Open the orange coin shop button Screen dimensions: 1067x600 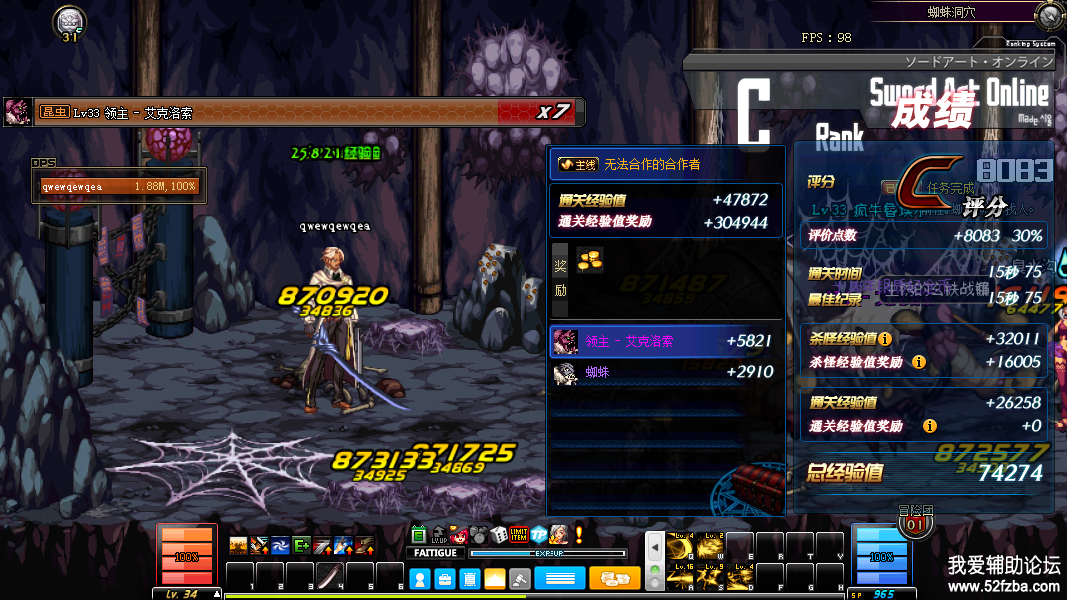pos(615,579)
